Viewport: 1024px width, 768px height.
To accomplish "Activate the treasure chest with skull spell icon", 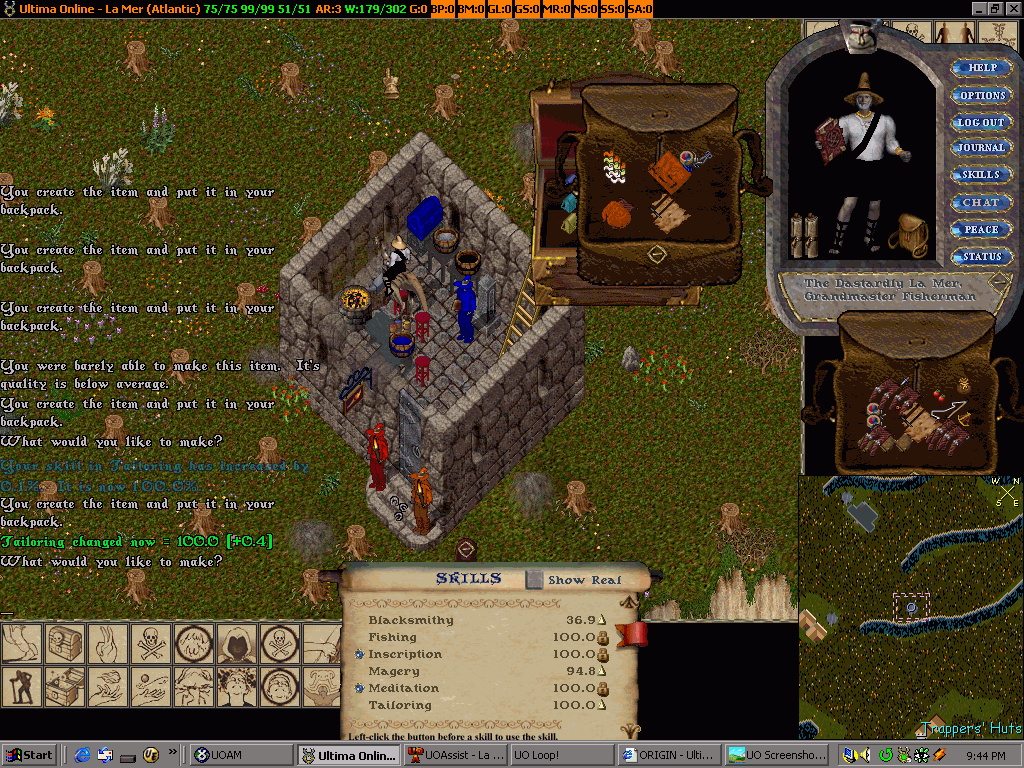I will [x=63, y=645].
